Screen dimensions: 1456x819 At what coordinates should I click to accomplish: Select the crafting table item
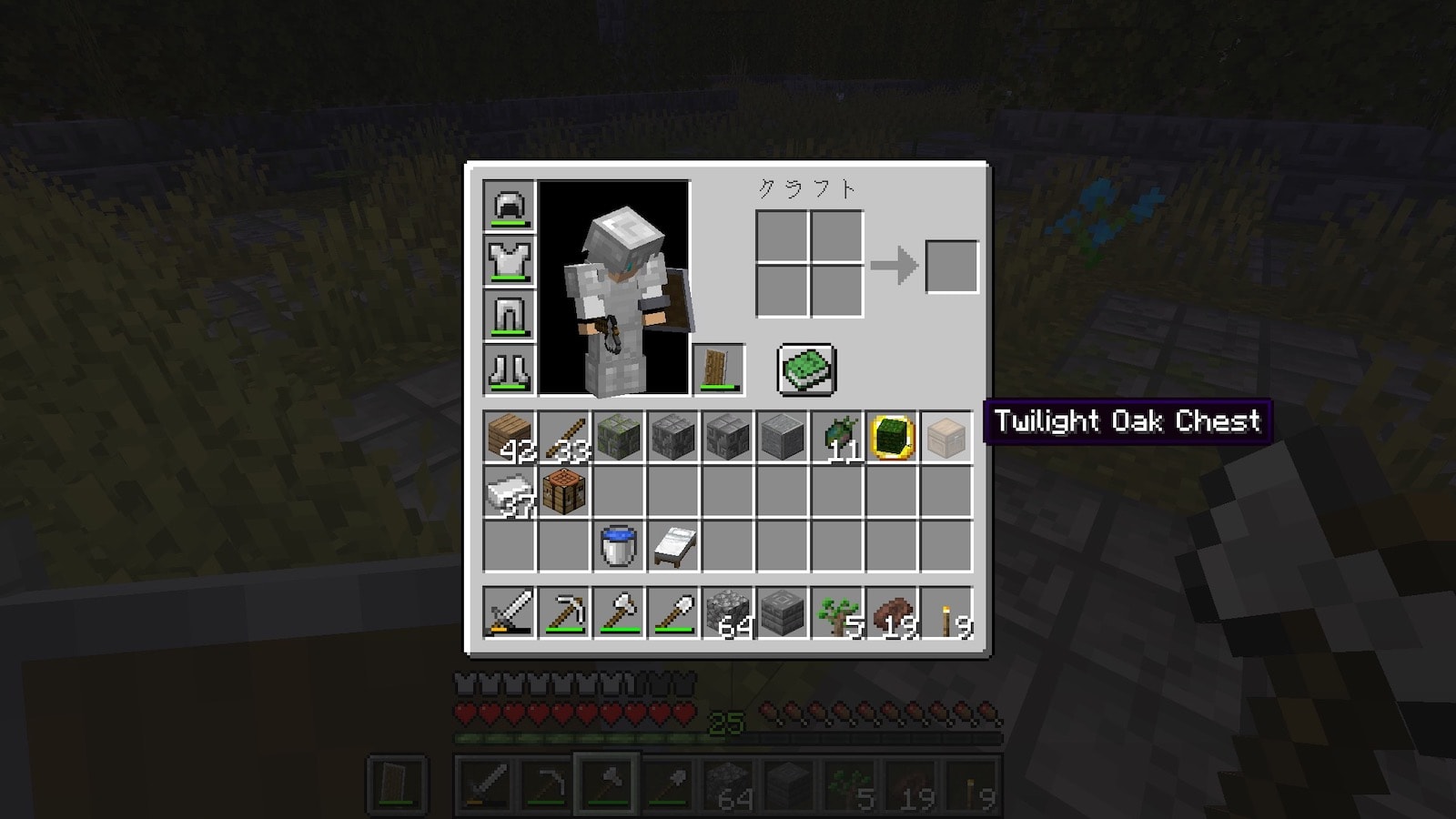(563, 492)
